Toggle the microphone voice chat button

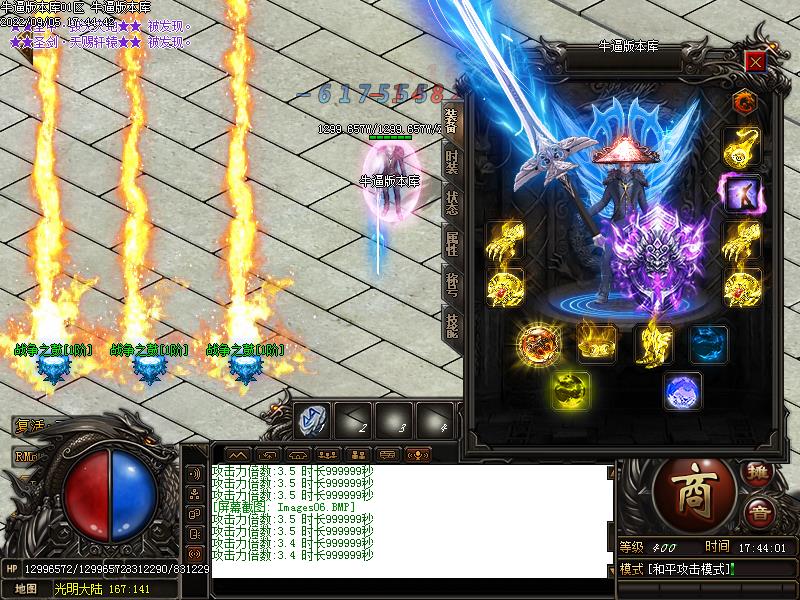click(x=417, y=455)
